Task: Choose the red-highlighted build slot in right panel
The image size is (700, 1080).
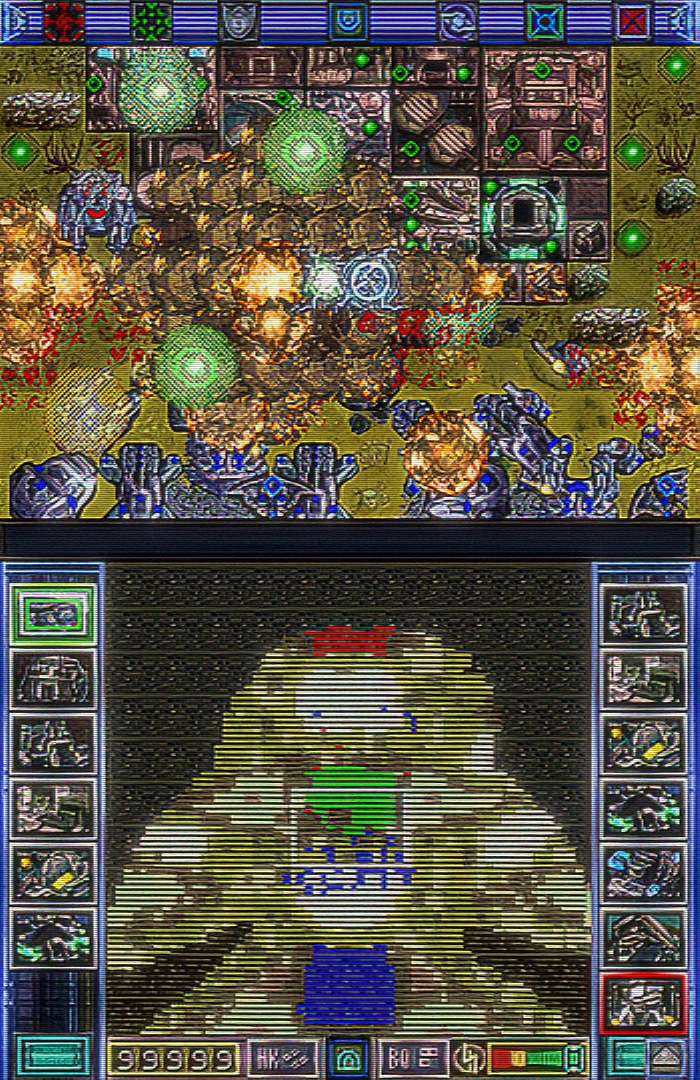Action: point(645,1004)
